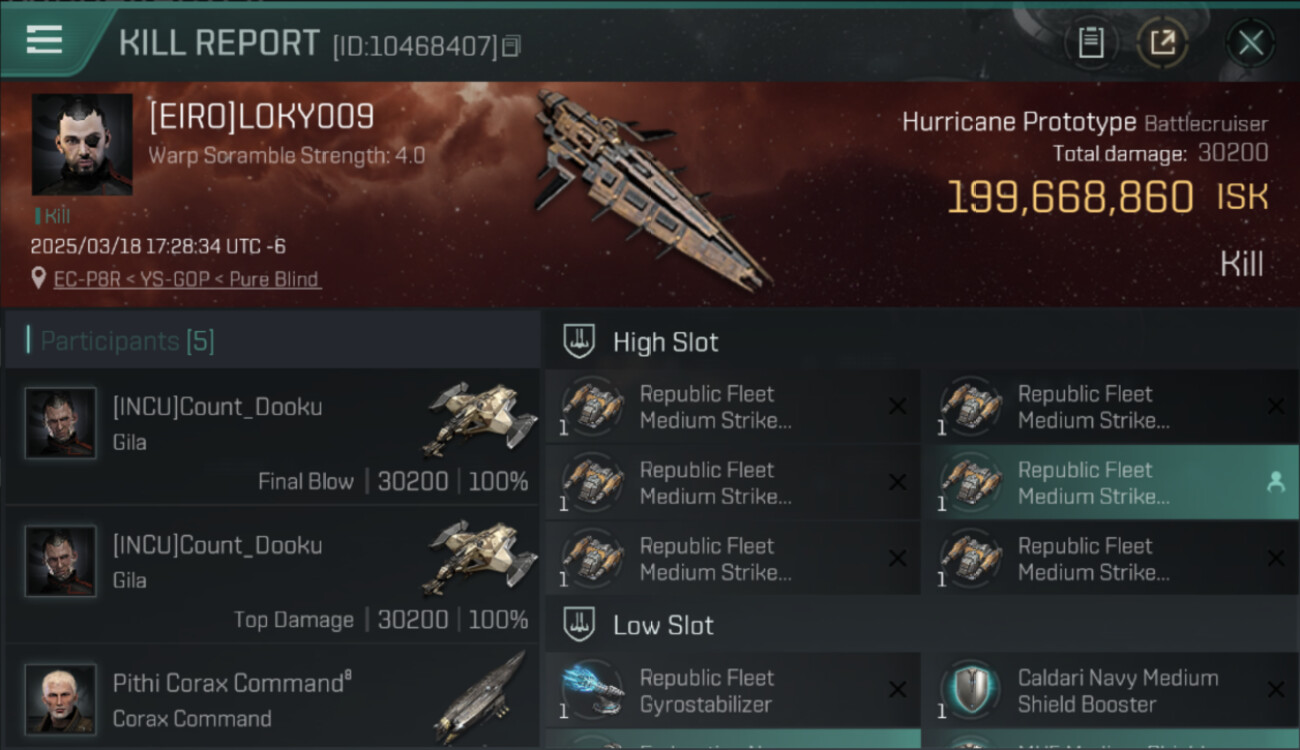The height and width of the screenshot is (750, 1300).
Task: Select the highlighted Medium Strike module
Action: [x=1110, y=483]
